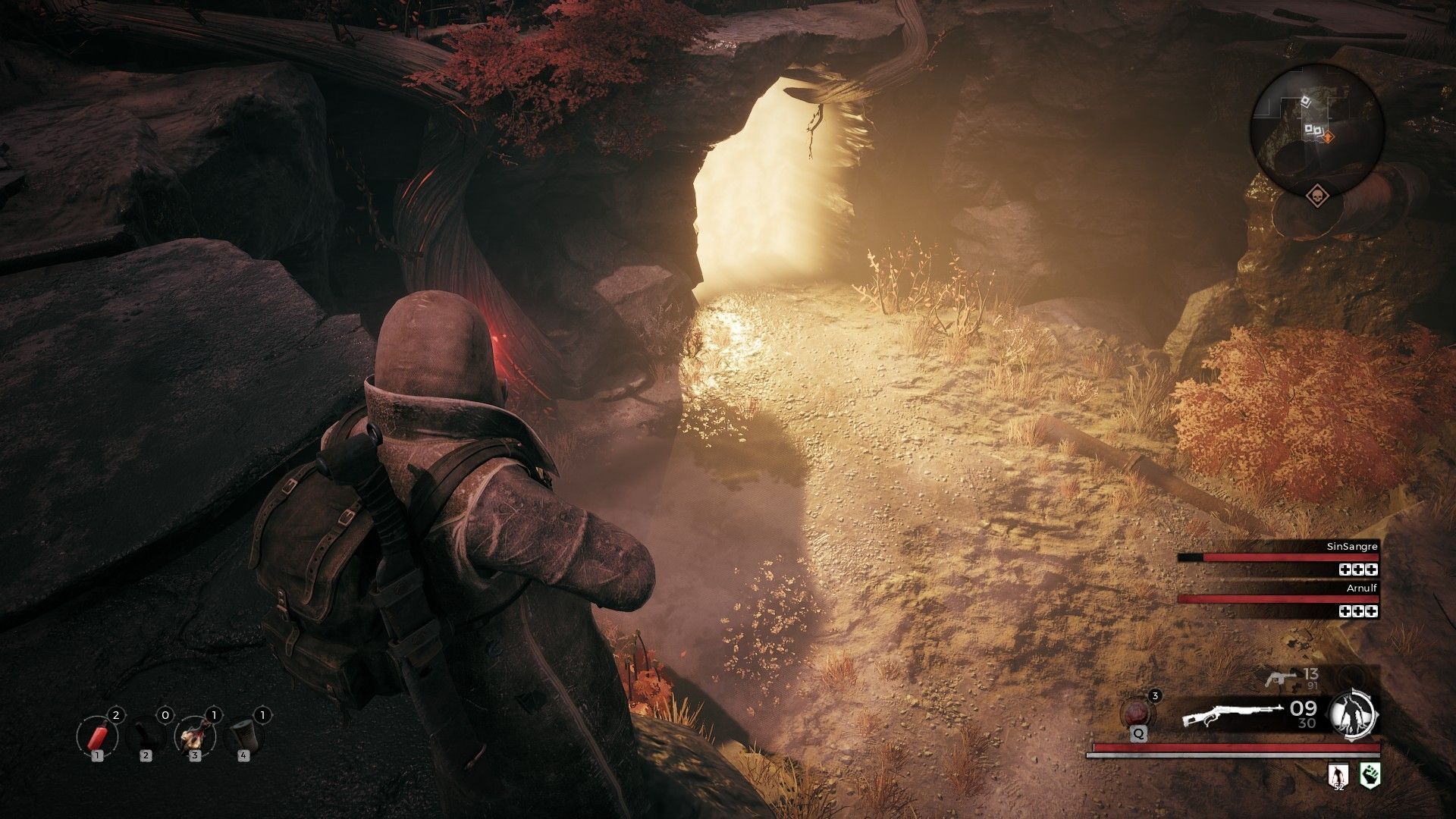Use the cloth pouch consumable in slot 3

[194, 736]
